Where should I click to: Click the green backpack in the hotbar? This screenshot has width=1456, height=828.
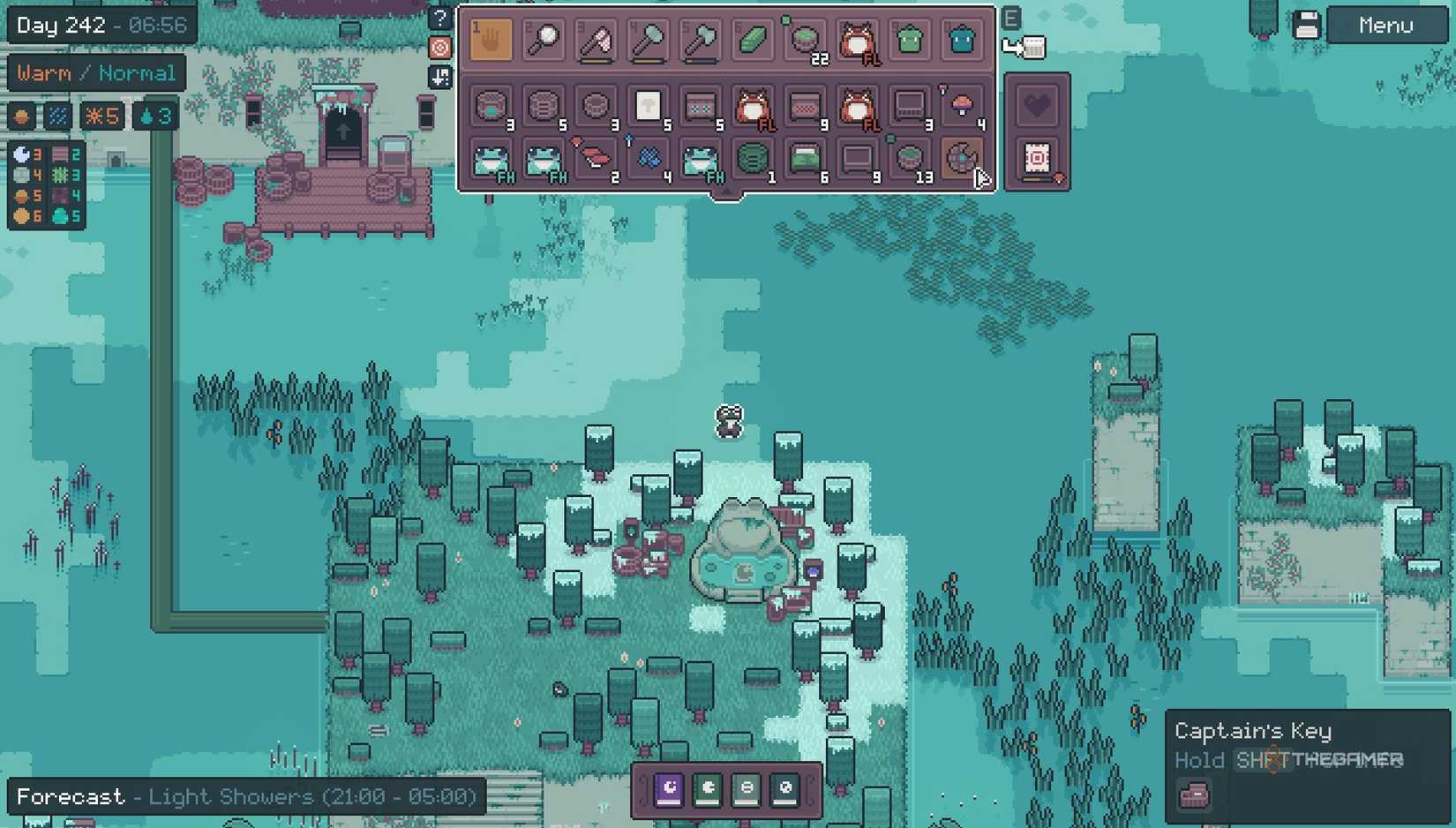coord(909,39)
